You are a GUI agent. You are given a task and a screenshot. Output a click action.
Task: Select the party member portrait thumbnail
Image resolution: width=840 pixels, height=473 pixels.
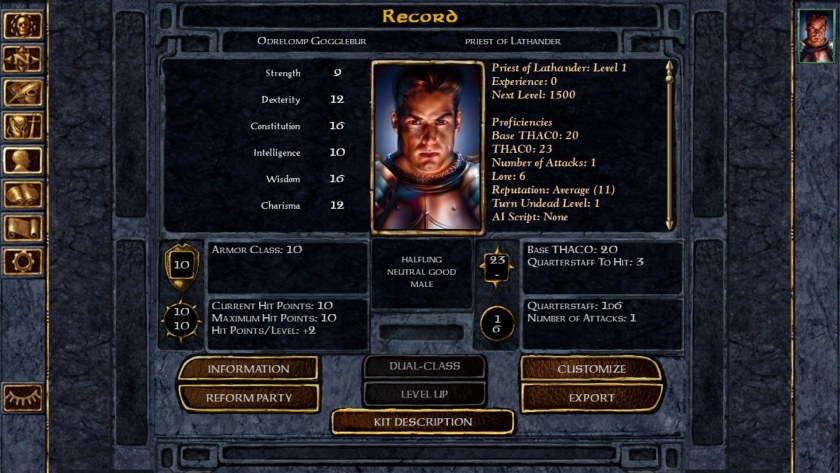816,37
